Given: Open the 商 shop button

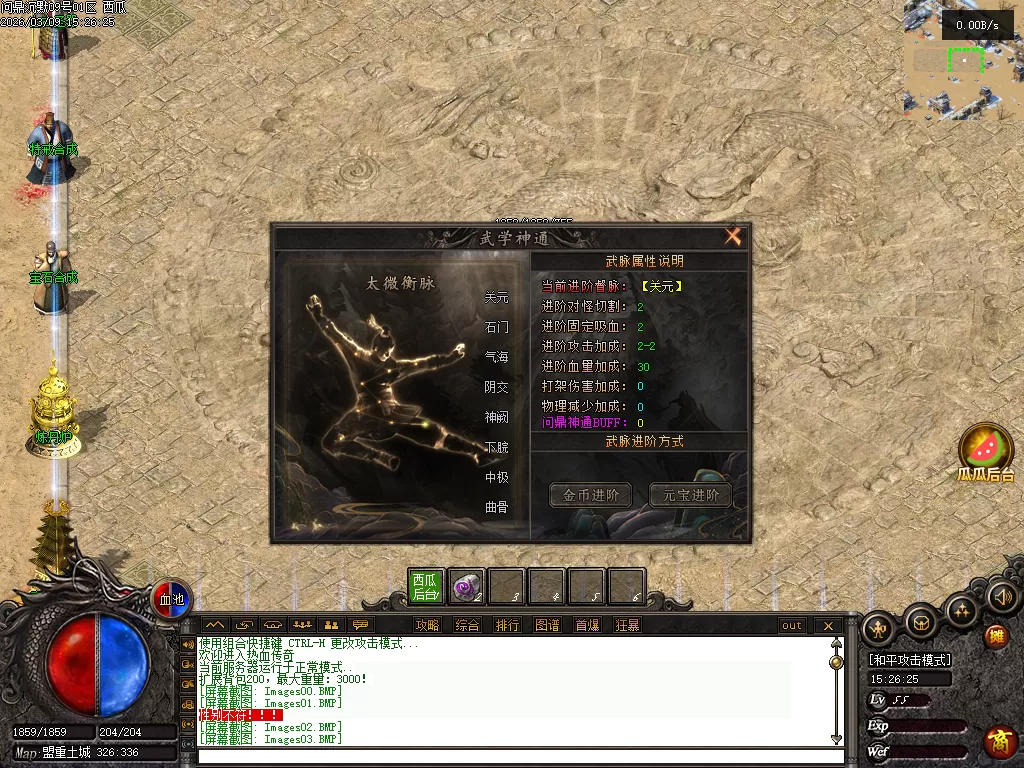Looking at the screenshot, I should tap(999, 742).
